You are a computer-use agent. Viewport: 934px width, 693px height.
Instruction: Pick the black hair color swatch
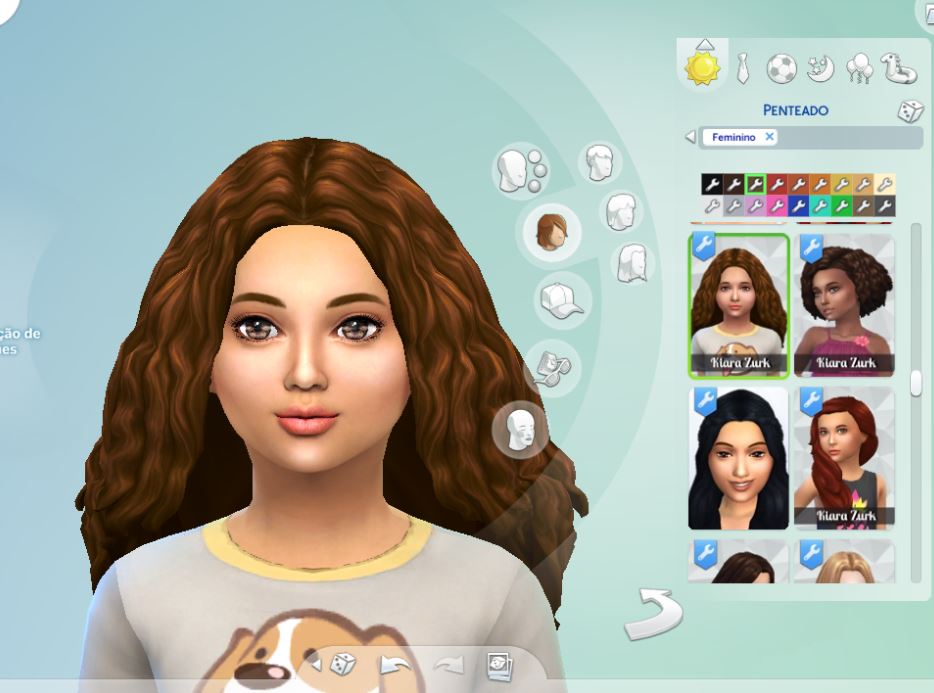(x=711, y=185)
